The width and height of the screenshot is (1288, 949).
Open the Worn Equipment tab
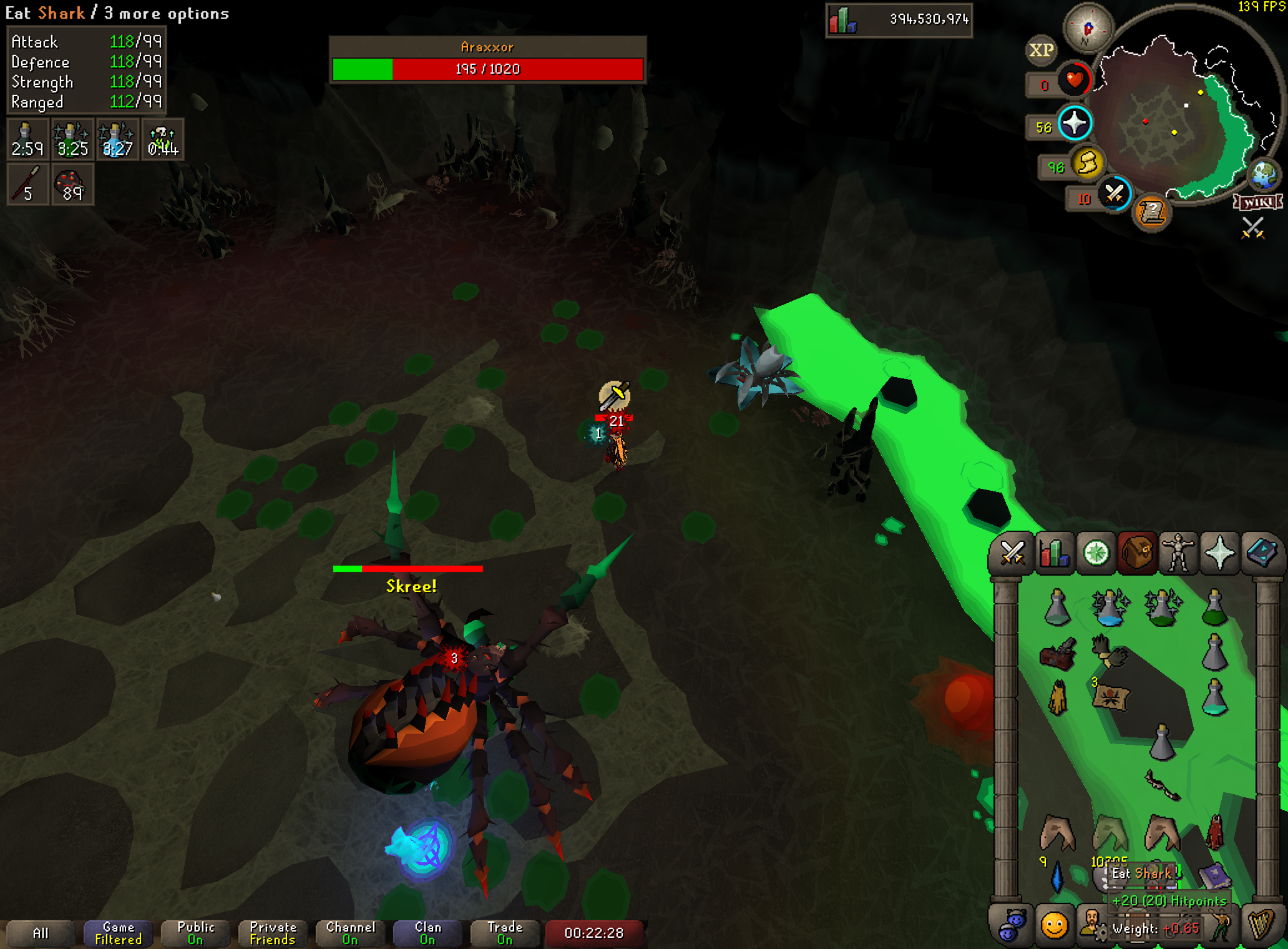[x=1178, y=553]
